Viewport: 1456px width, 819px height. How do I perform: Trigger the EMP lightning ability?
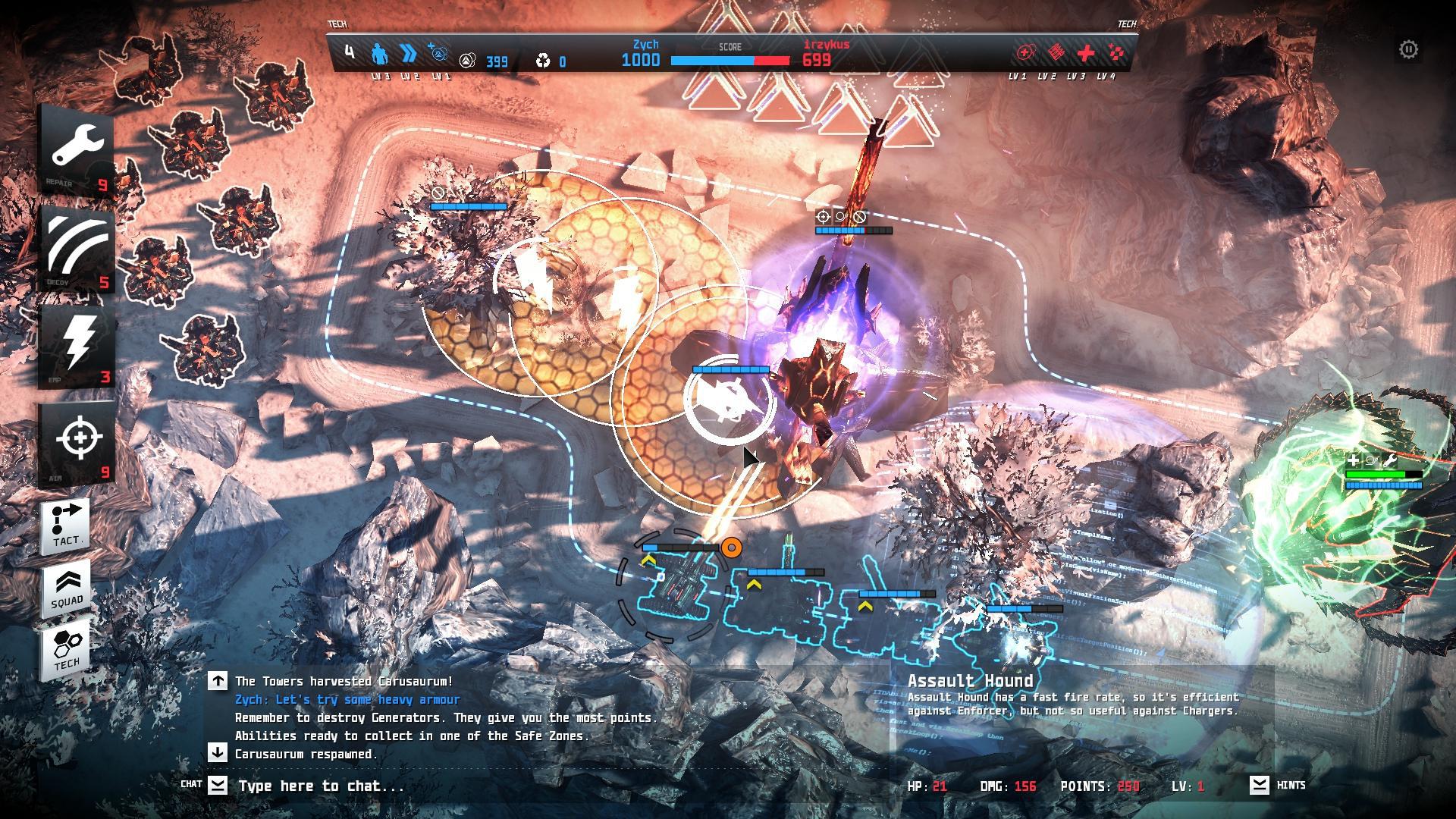77,345
